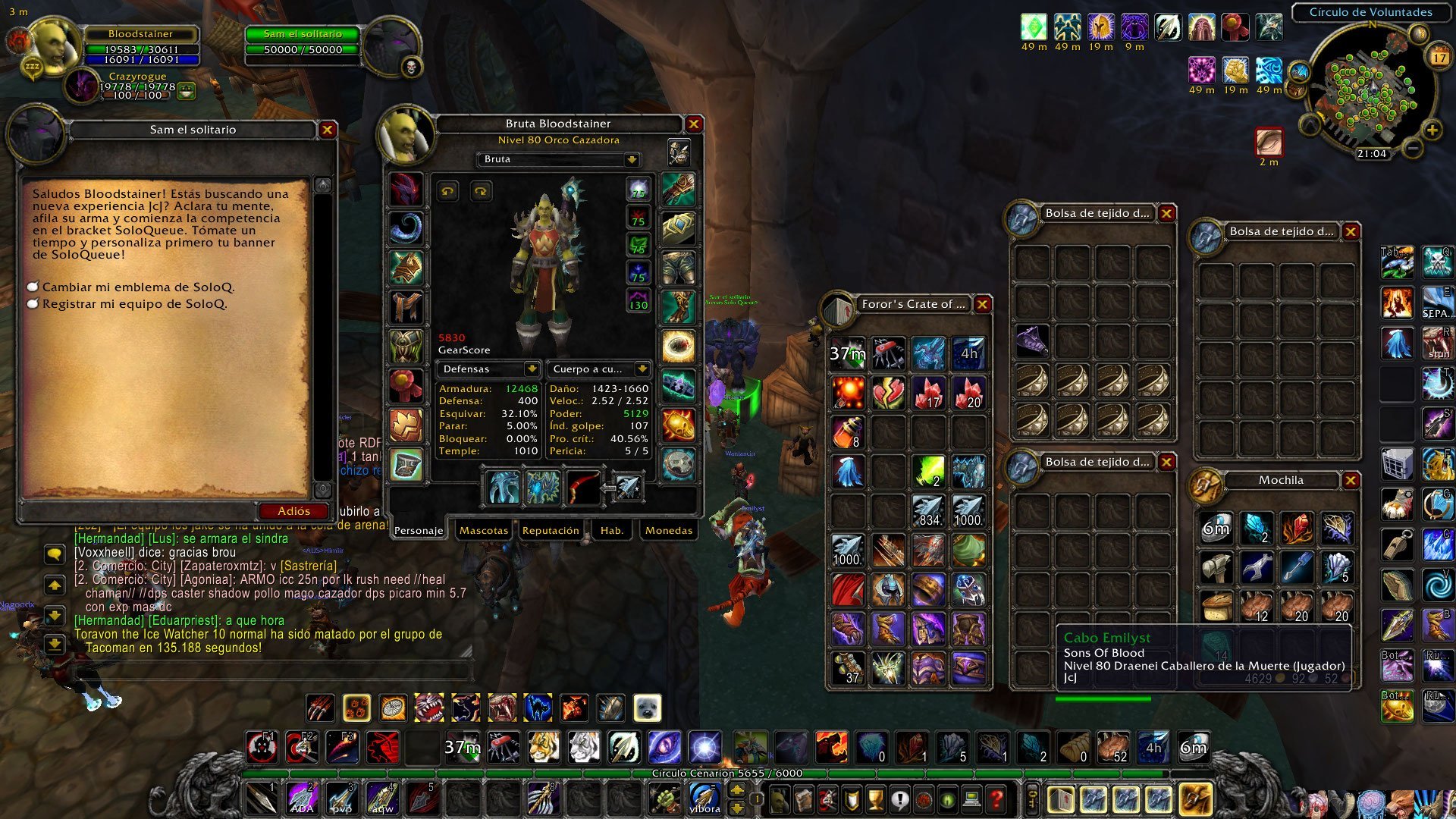
Task: Click the Bloodstainer player portrait
Action: [55, 45]
